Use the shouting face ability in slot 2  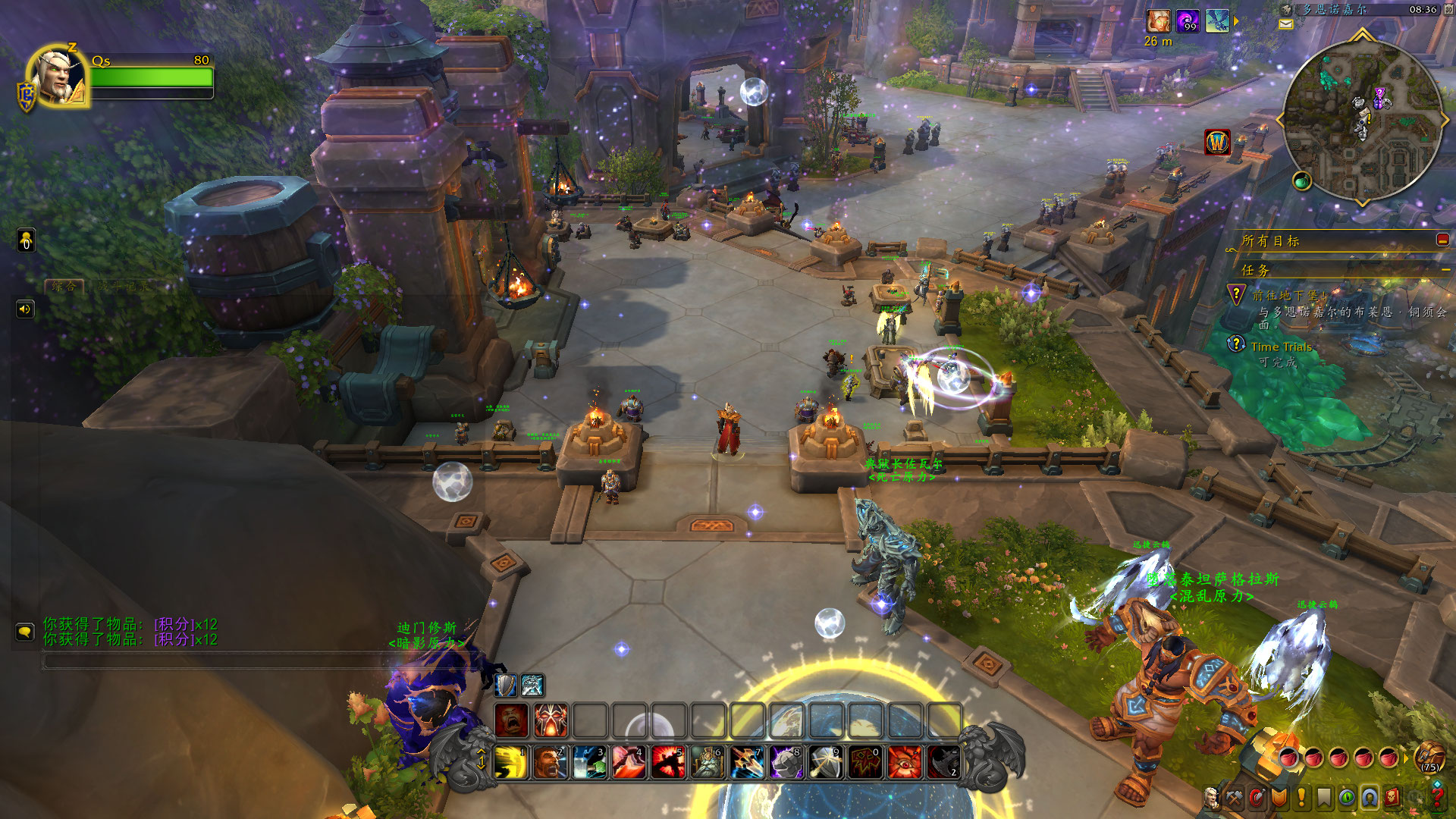[x=551, y=761]
